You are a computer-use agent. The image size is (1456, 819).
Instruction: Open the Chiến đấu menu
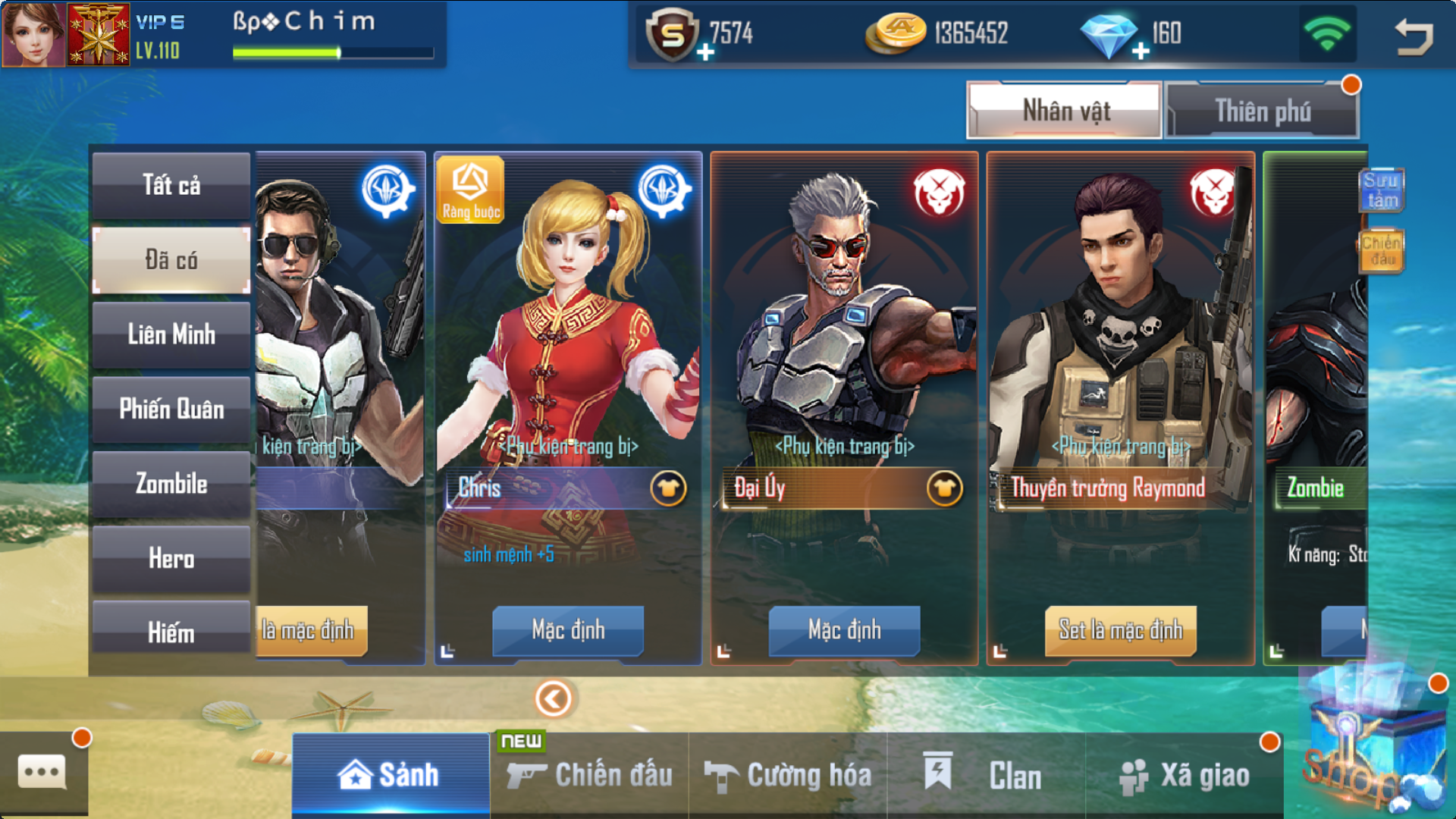pos(590,775)
